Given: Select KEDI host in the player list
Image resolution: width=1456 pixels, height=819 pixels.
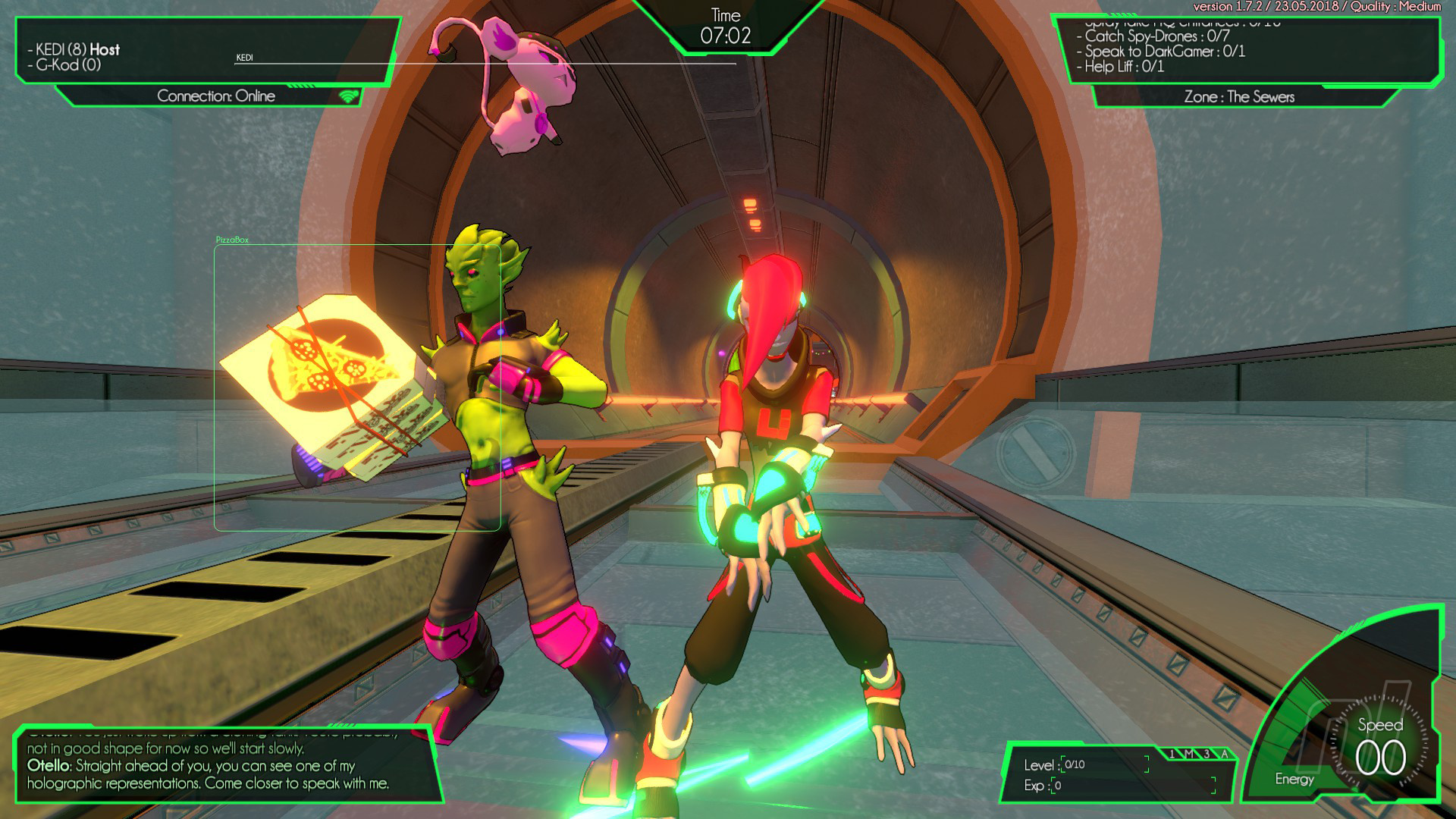Looking at the screenshot, I should (77, 49).
